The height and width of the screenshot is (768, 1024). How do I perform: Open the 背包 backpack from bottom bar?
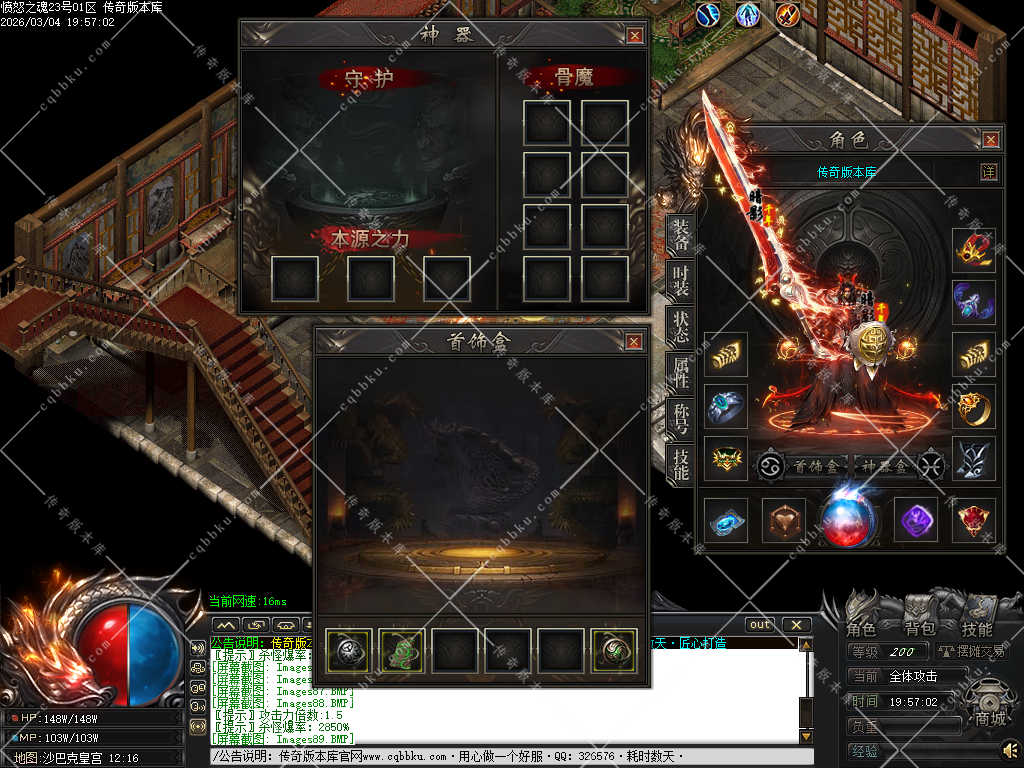point(919,629)
